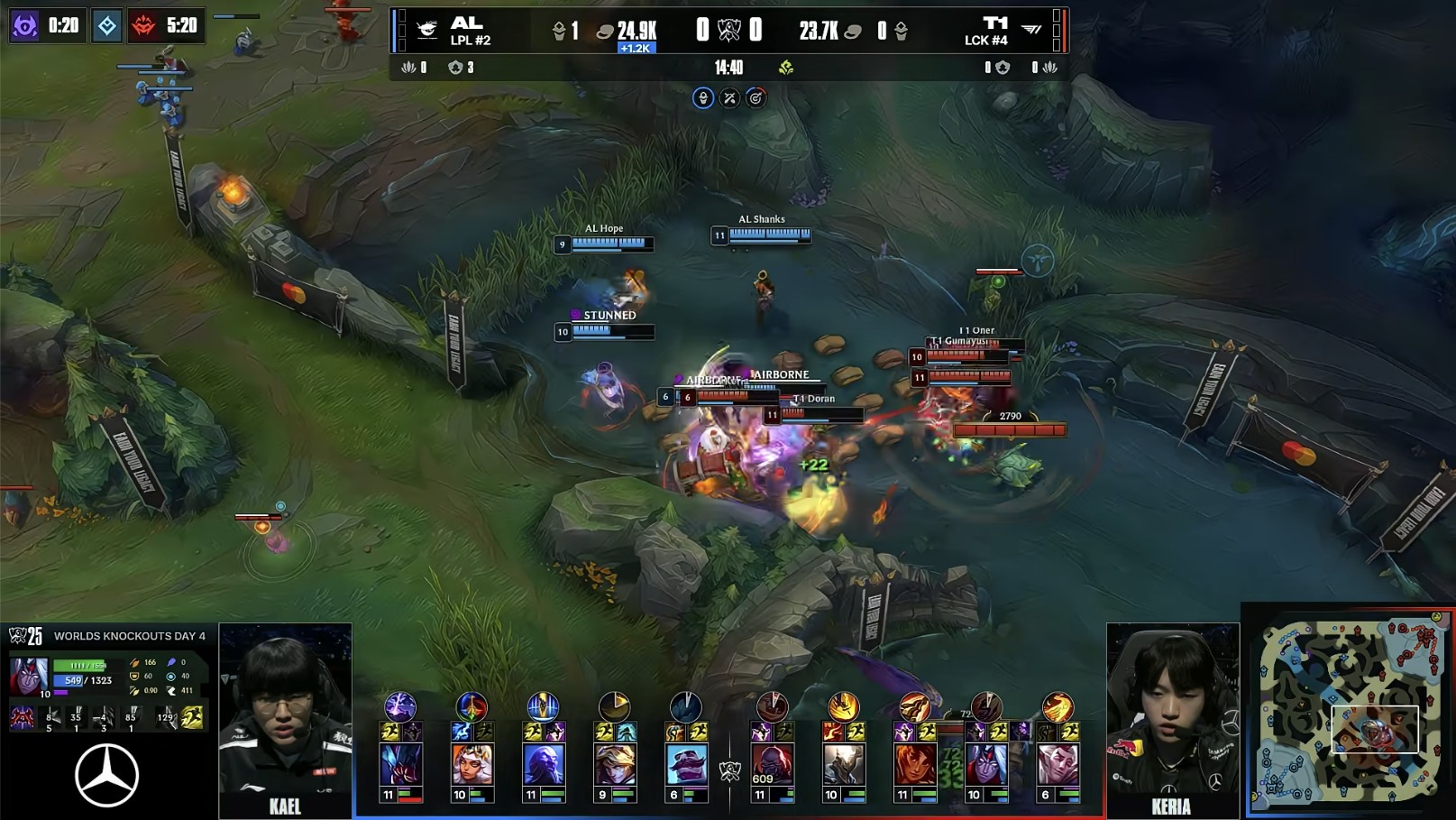
Task: Select the T1 team logo on the scoreboard
Action: (x=1031, y=30)
